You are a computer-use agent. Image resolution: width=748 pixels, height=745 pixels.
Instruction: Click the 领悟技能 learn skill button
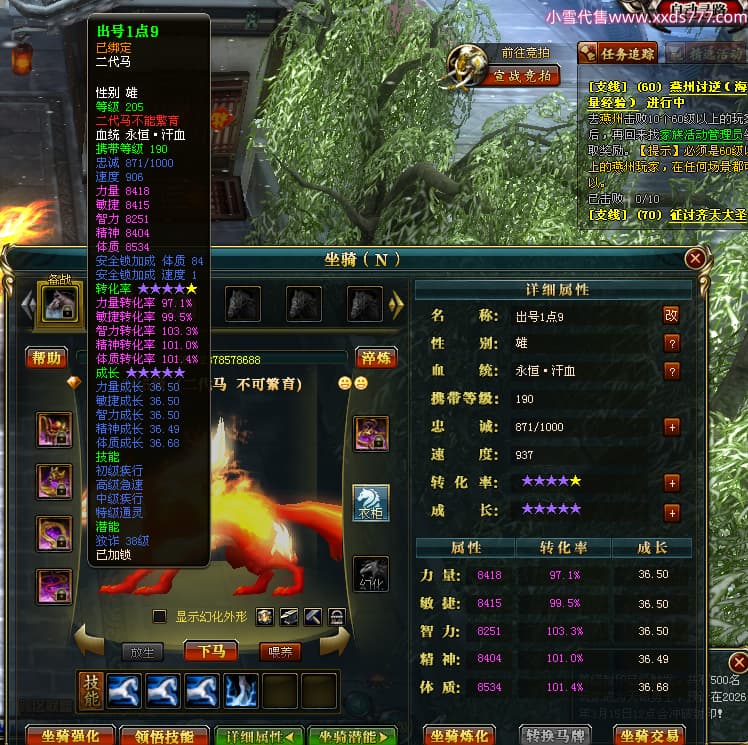165,736
